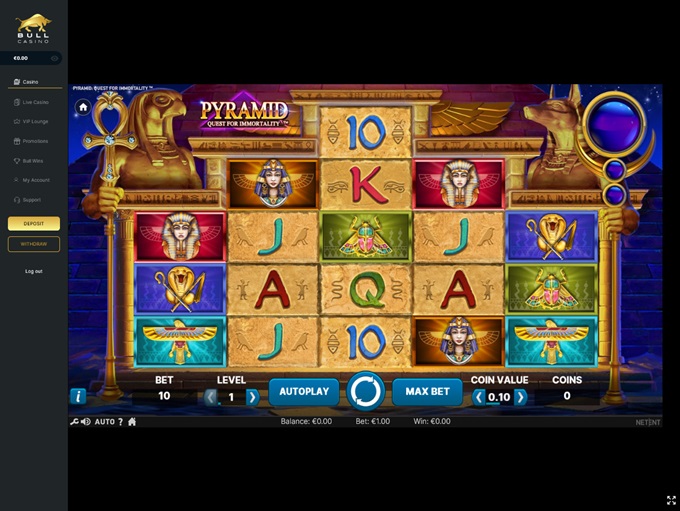Spin the reels with the circular arrow button
Screen dimensions: 680x511
[365, 391]
